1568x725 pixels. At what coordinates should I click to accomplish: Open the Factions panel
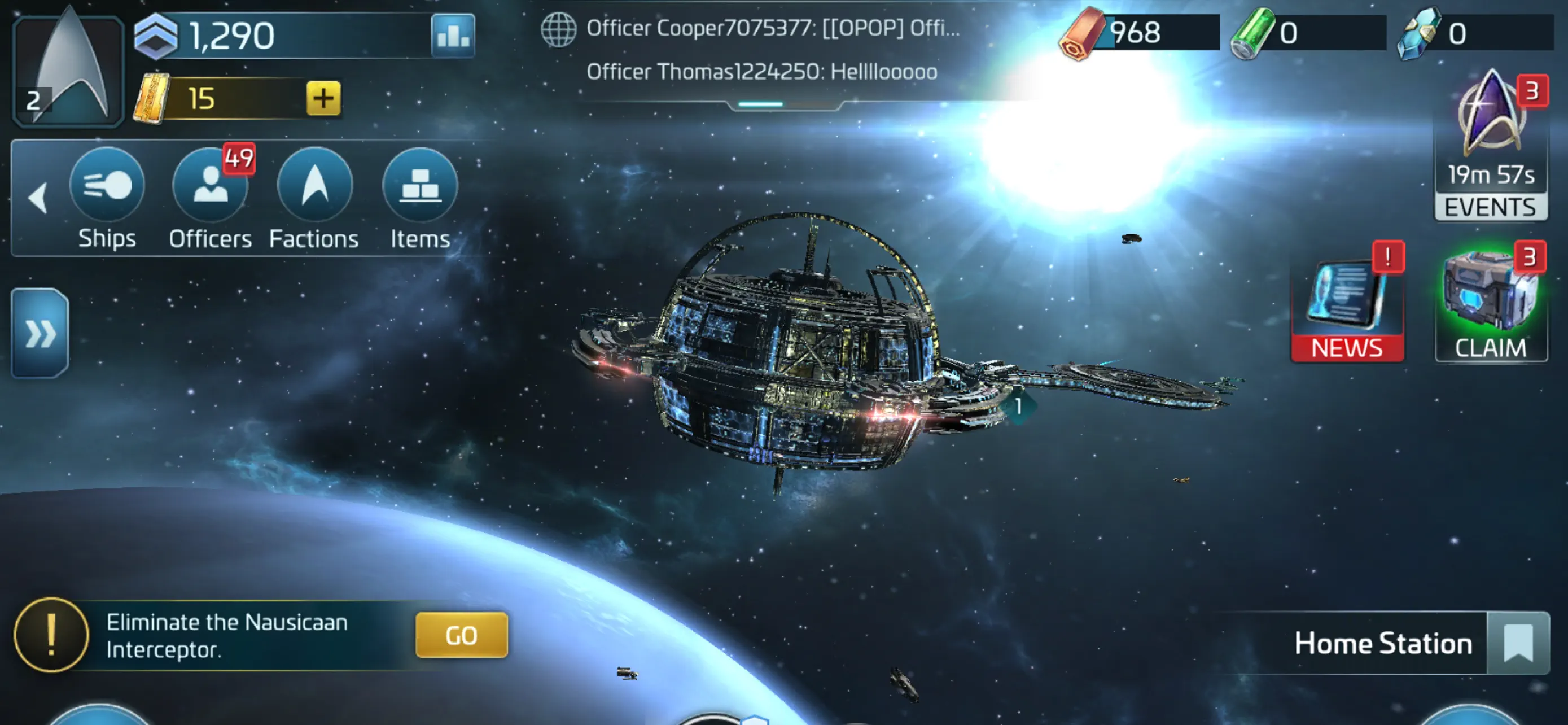[314, 186]
